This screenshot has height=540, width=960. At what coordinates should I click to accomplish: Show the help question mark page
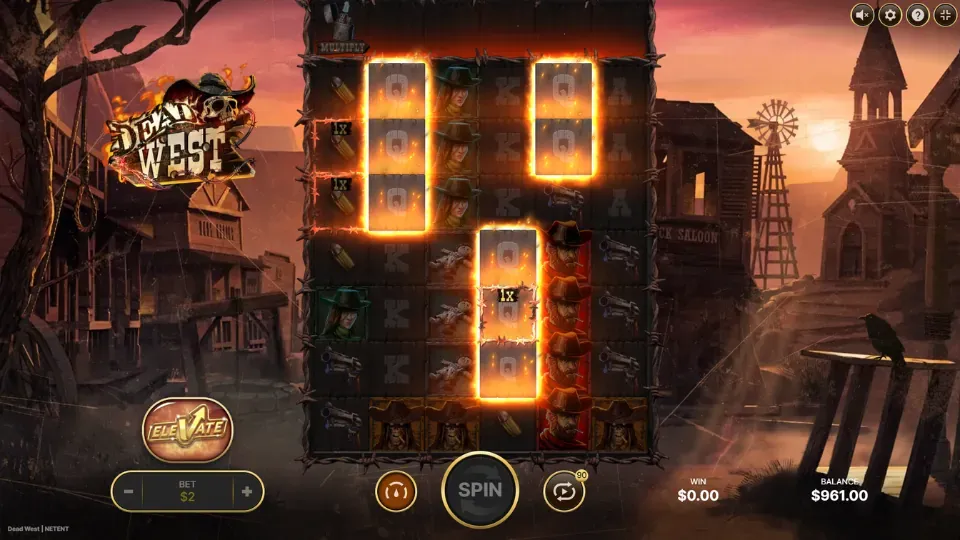[x=917, y=15]
